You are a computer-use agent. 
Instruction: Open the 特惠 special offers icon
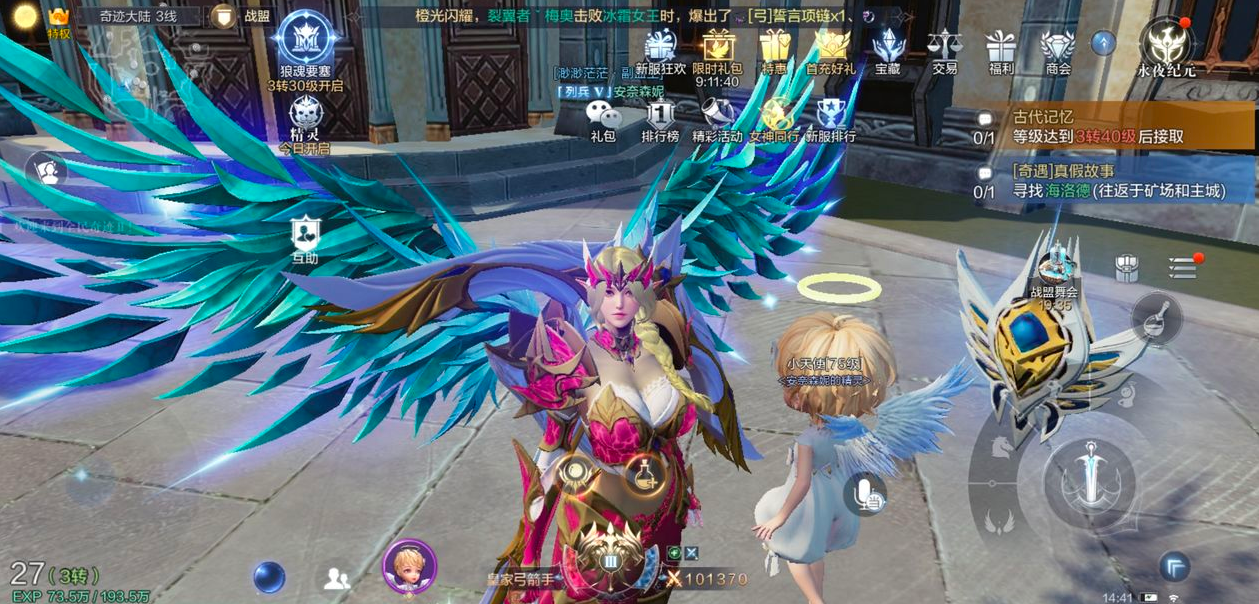774,50
